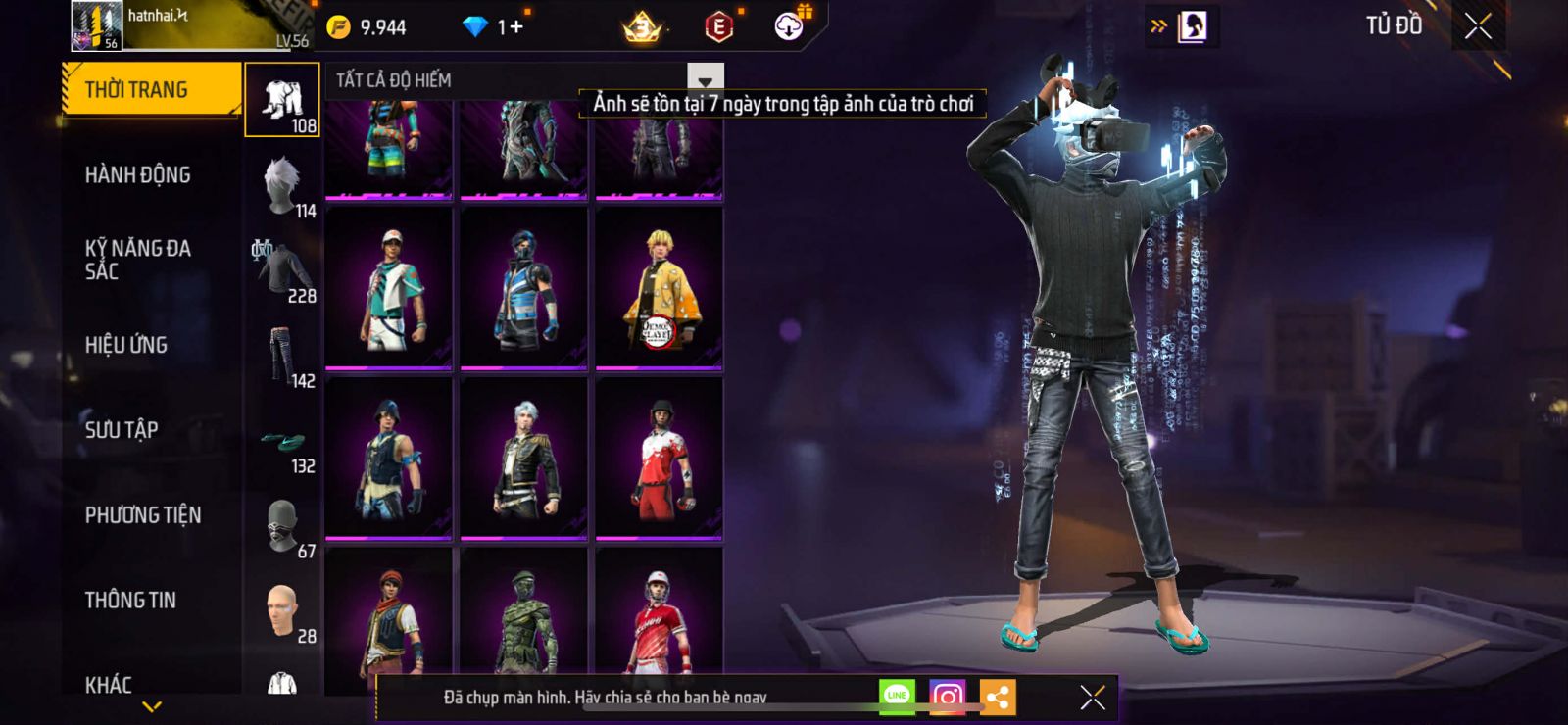Choose the red and white jersey outfit
1568x725 pixels.
659,459
